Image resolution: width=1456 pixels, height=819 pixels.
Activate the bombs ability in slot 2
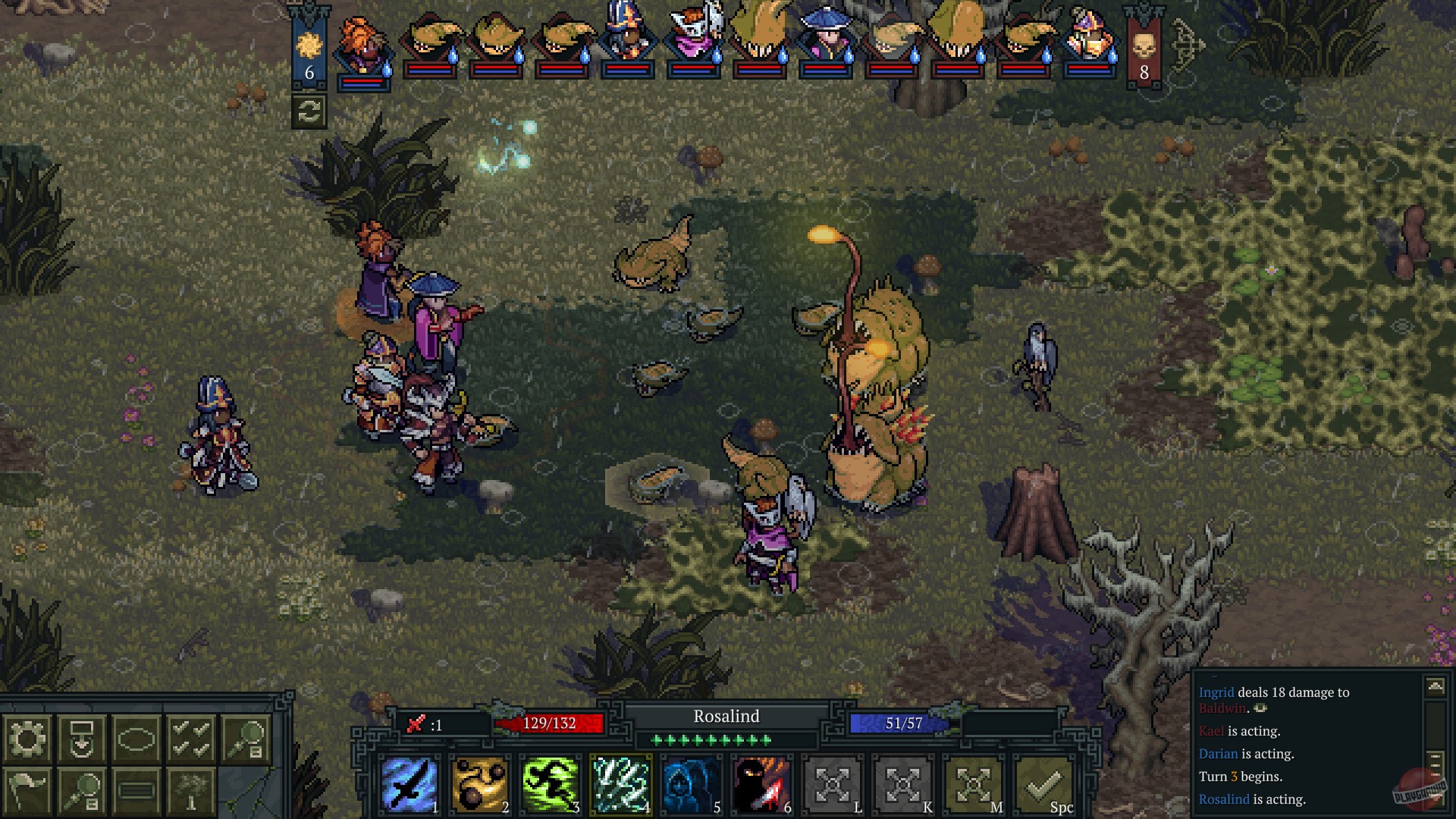pos(480,784)
